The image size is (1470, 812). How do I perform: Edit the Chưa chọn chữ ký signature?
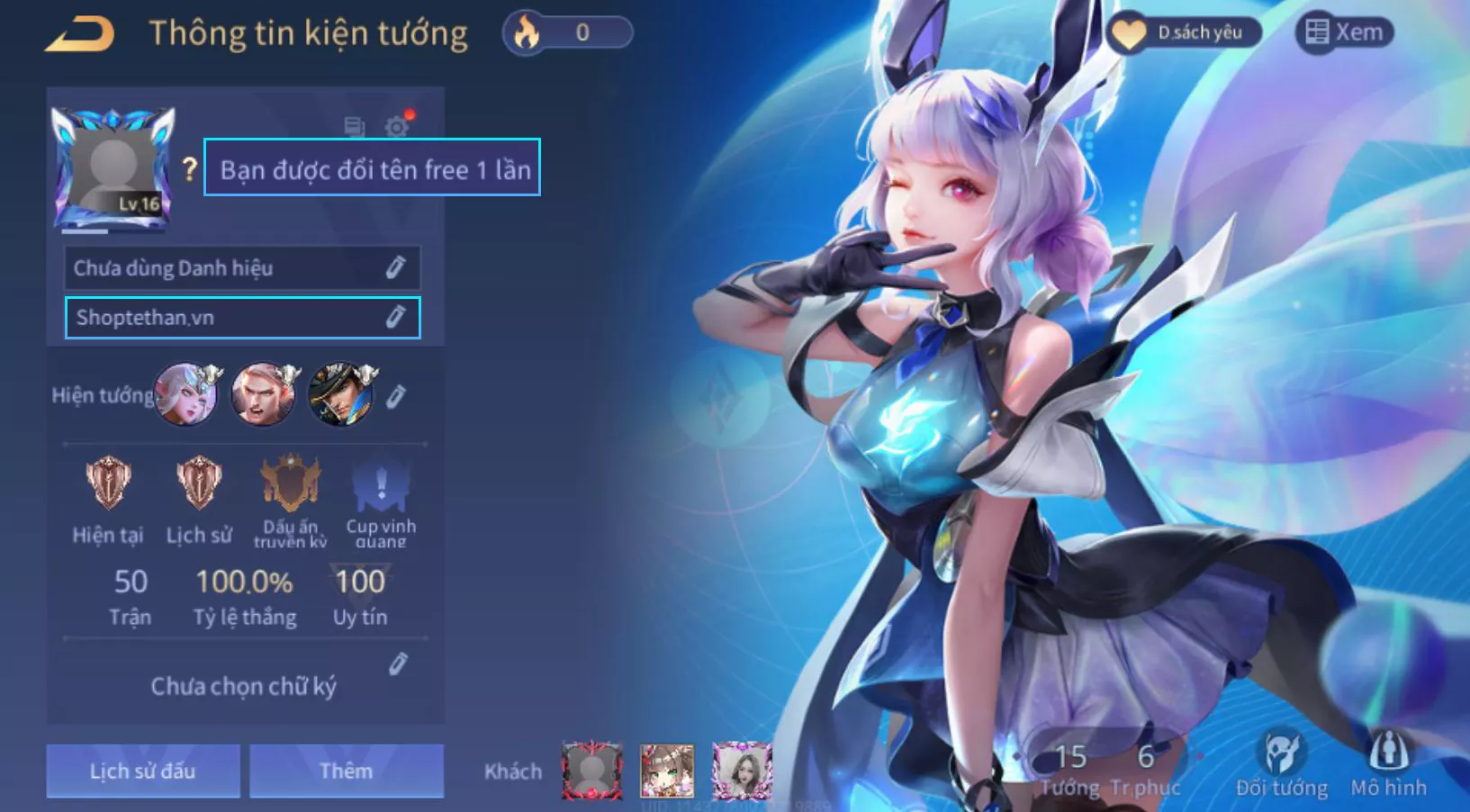398,664
